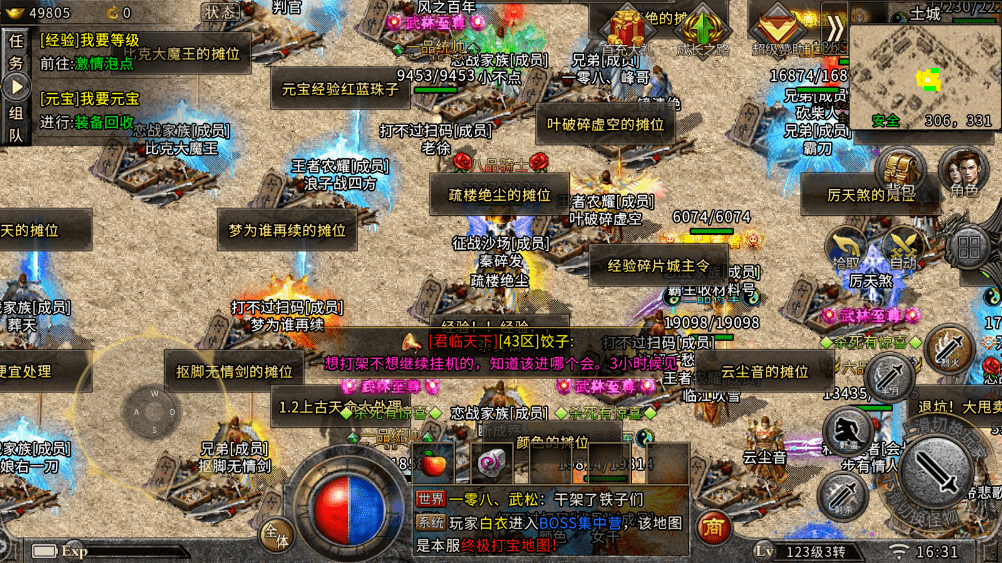The image size is (1002, 563).
Task: Open the 任务 quest tab
Action: point(16,53)
